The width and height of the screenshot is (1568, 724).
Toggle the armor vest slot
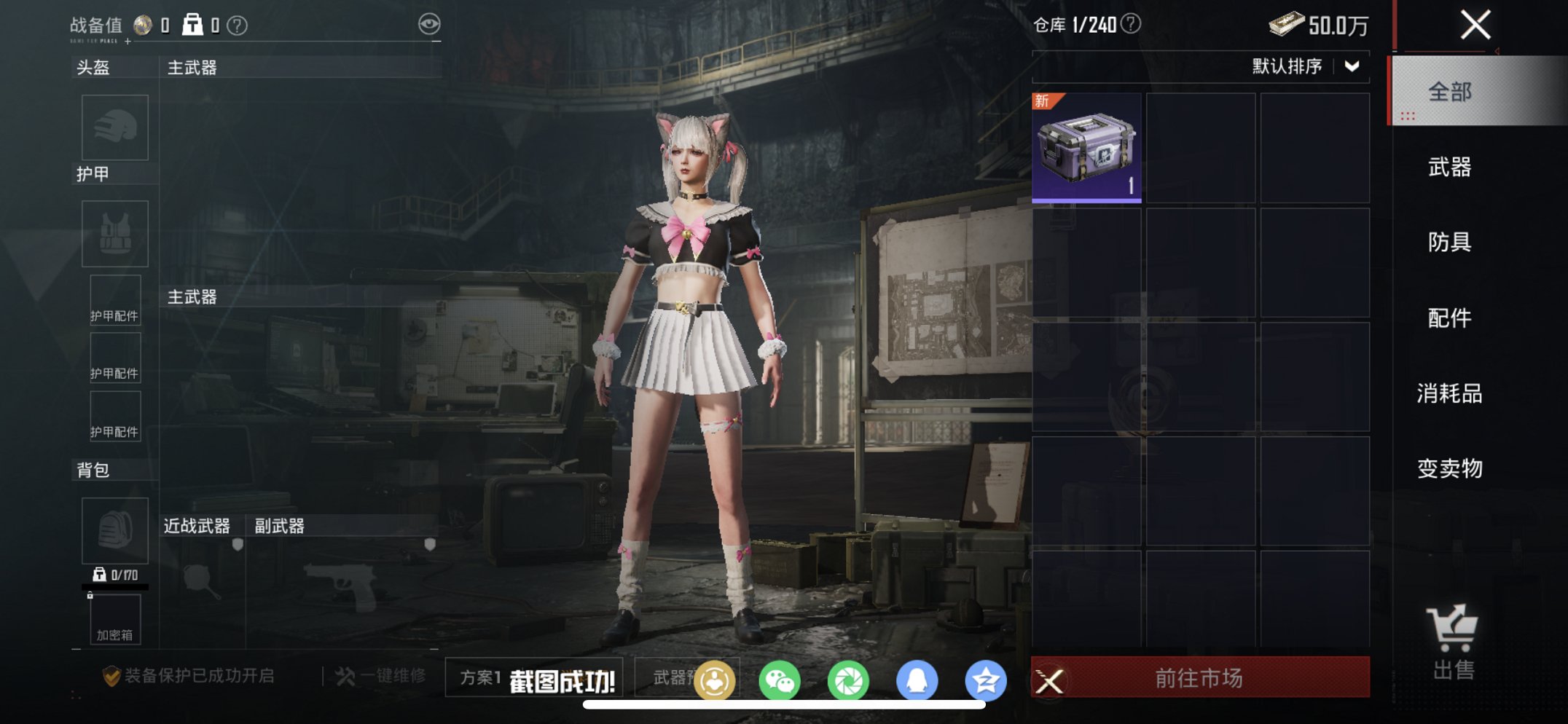pyautogui.click(x=114, y=234)
